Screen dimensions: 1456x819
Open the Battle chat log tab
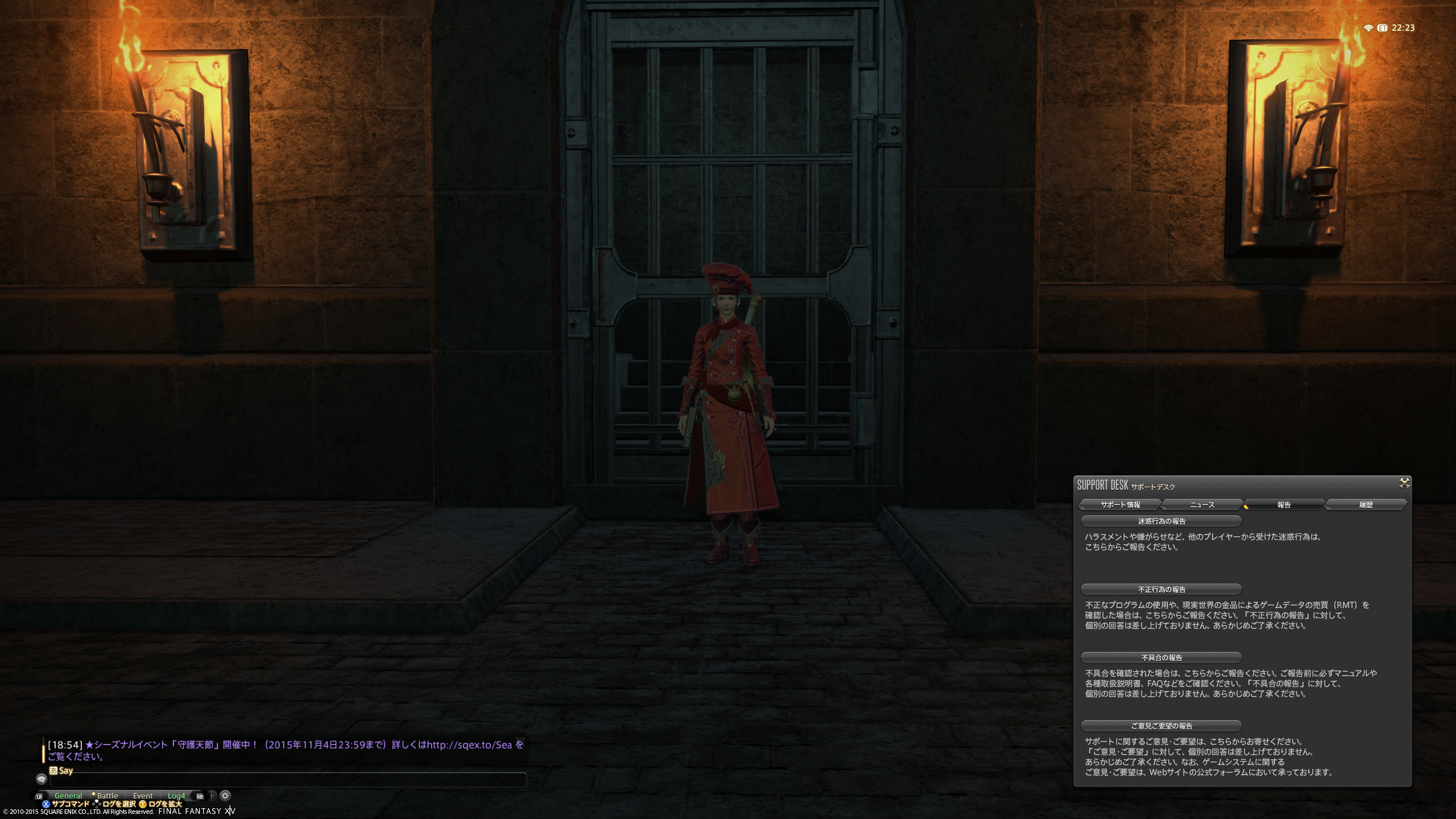[x=107, y=796]
